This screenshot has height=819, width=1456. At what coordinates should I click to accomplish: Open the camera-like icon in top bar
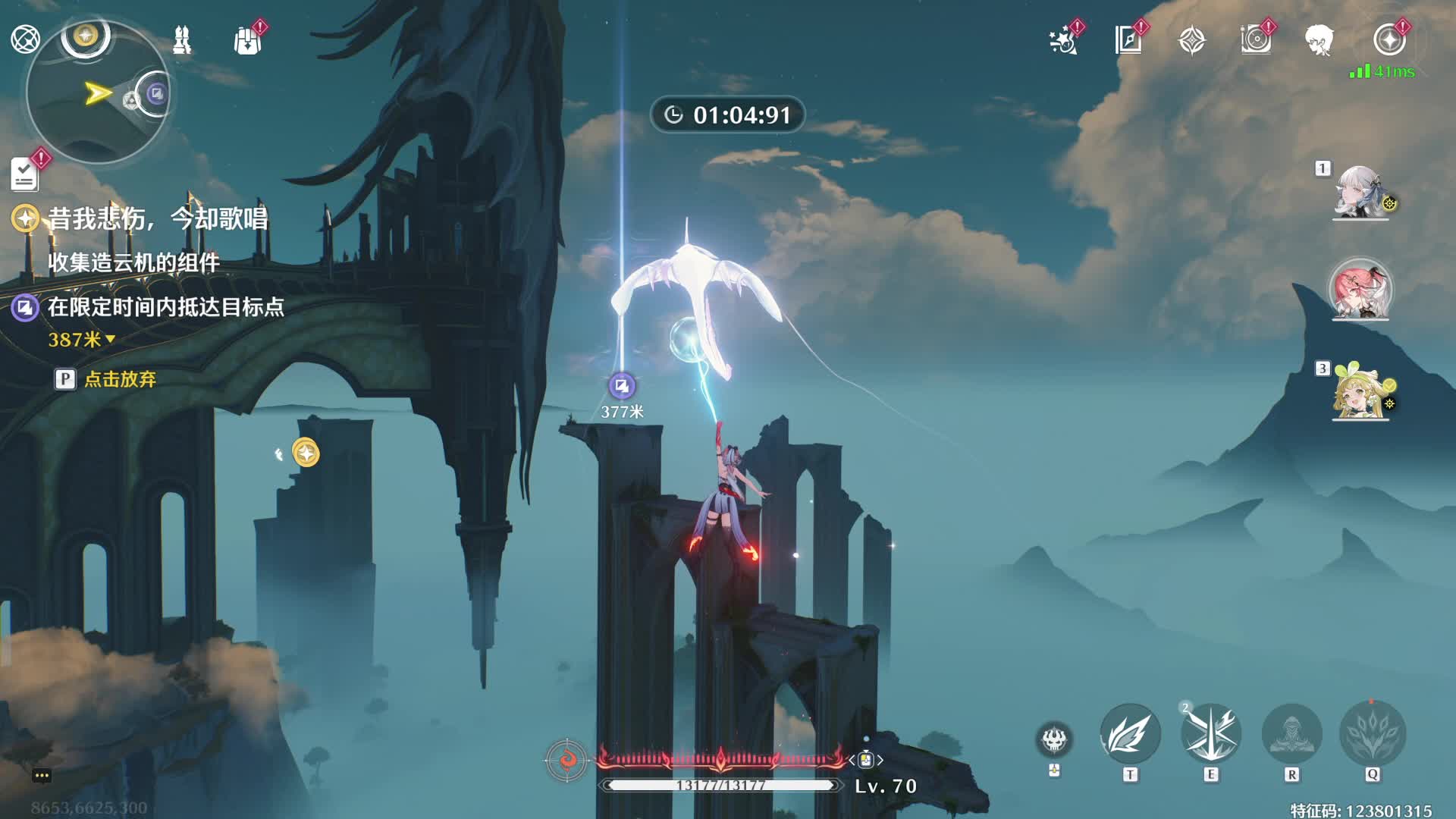click(1256, 40)
